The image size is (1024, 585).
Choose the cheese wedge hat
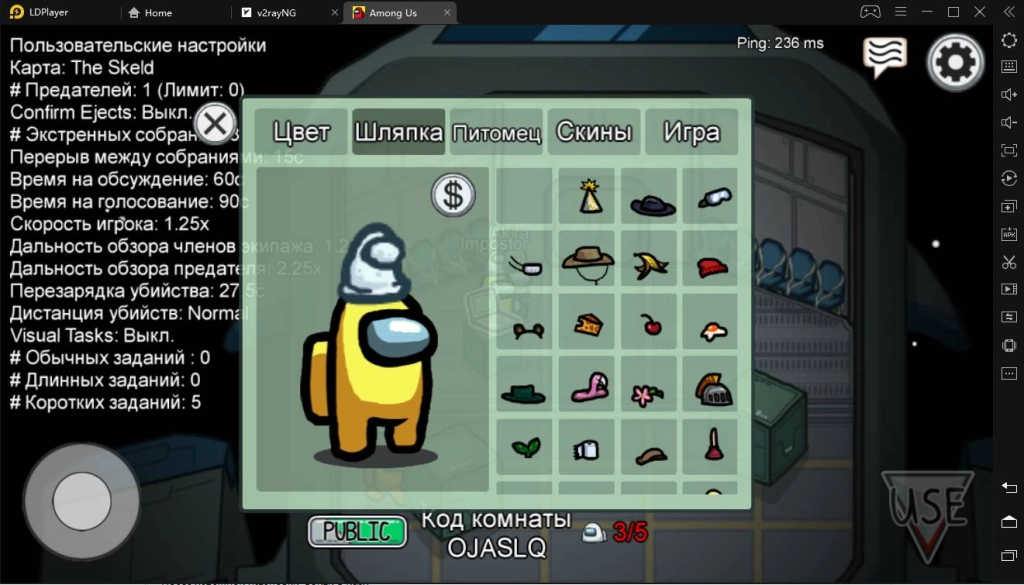pos(588,324)
